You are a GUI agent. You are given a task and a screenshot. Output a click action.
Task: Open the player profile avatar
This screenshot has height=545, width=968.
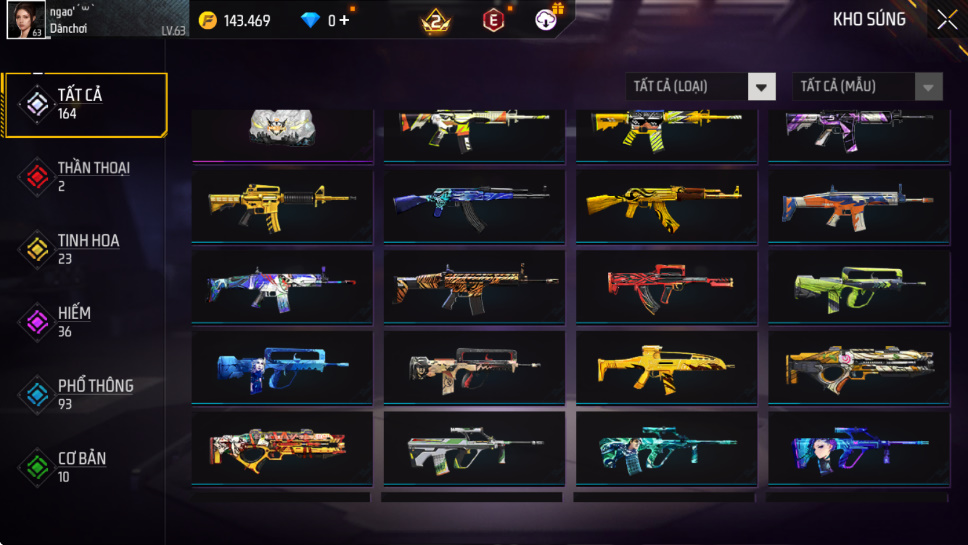(24, 19)
